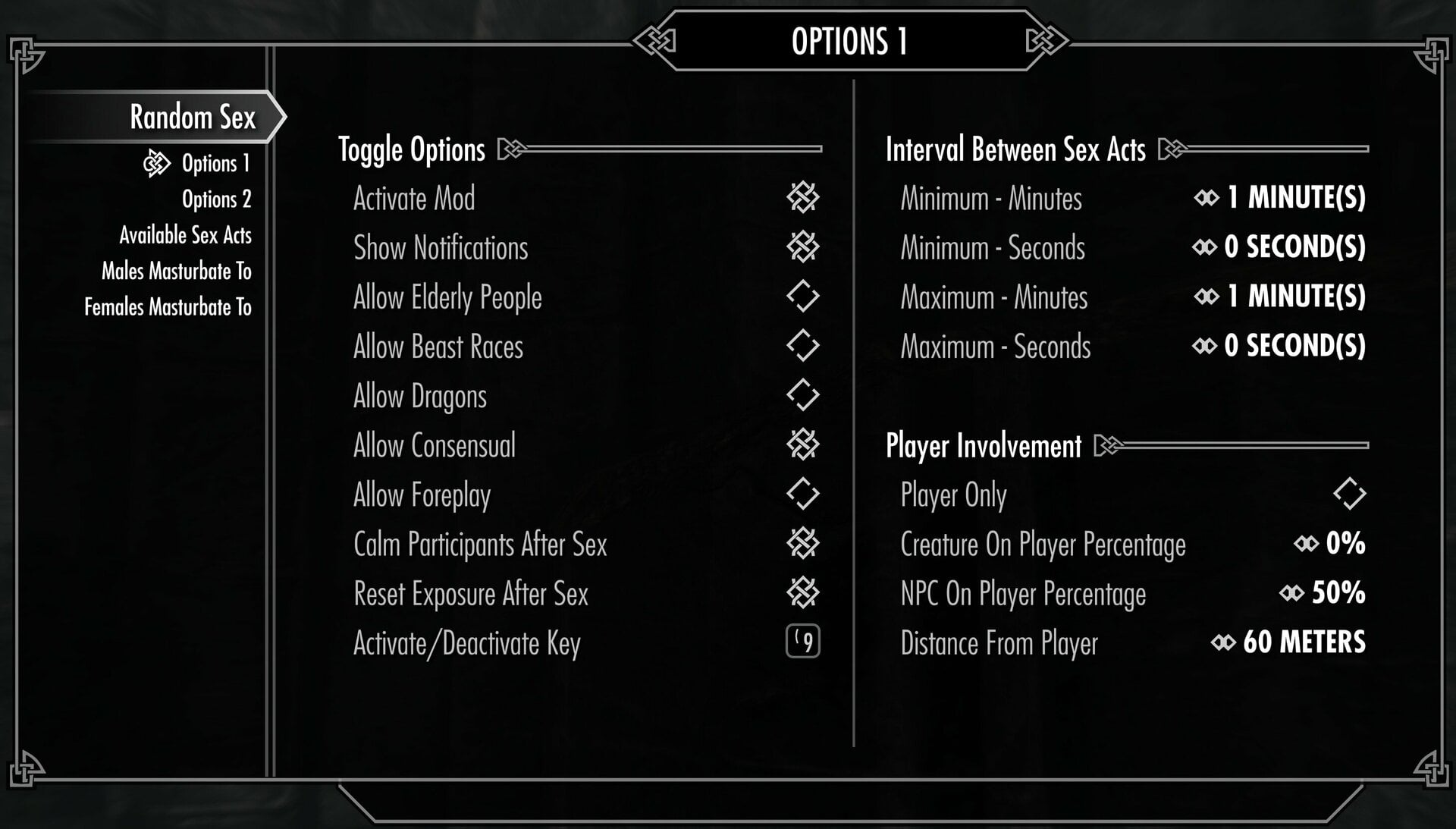This screenshot has width=1456, height=829.
Task: Adjust NPC On Player Percentage
Action: (1337, 593)
